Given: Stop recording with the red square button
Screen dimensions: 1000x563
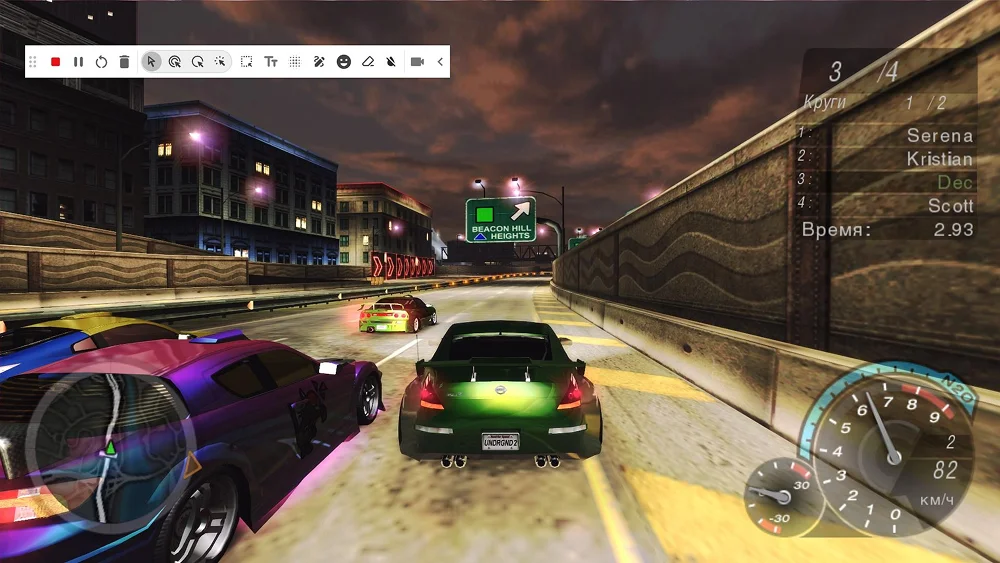Looking at the screenshot, I should click(x=56, y=62).
